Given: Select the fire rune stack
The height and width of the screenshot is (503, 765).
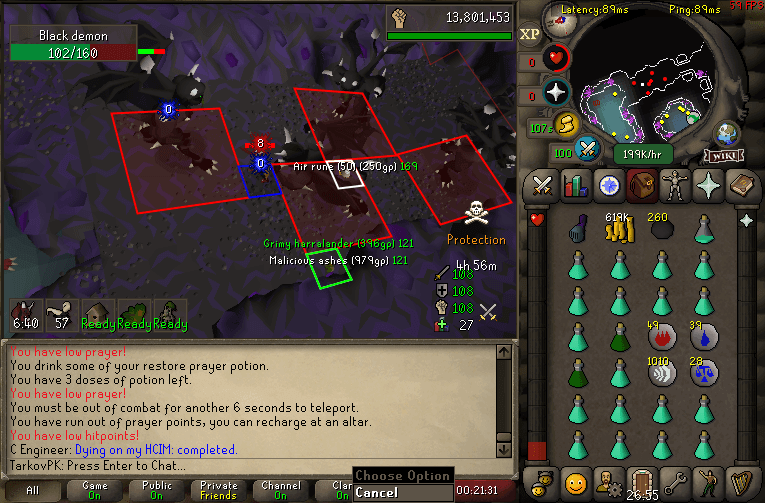Looking at the screenshot, I should tap(661, 336).
